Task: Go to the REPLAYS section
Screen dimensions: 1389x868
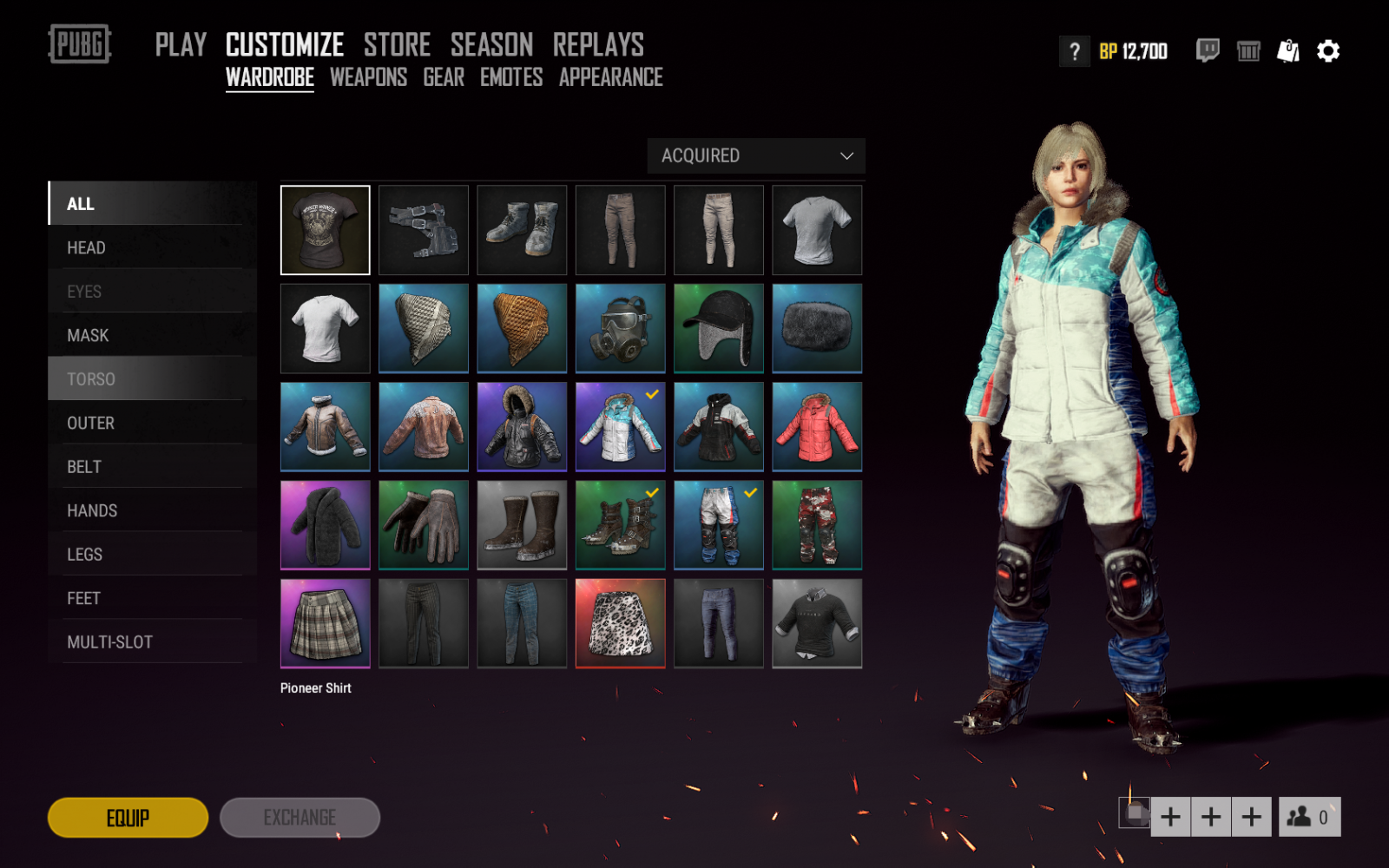Action: coord(598,45)
